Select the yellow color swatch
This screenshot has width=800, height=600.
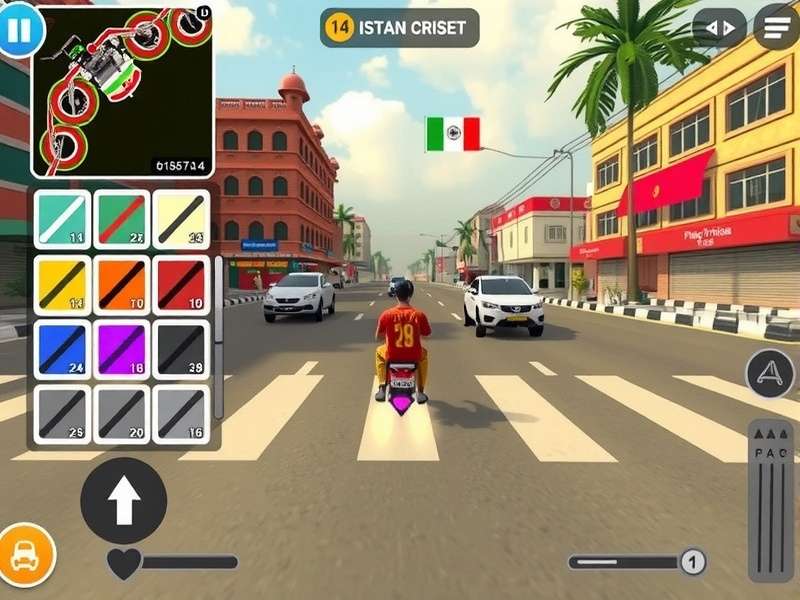(x=62, y=284)
